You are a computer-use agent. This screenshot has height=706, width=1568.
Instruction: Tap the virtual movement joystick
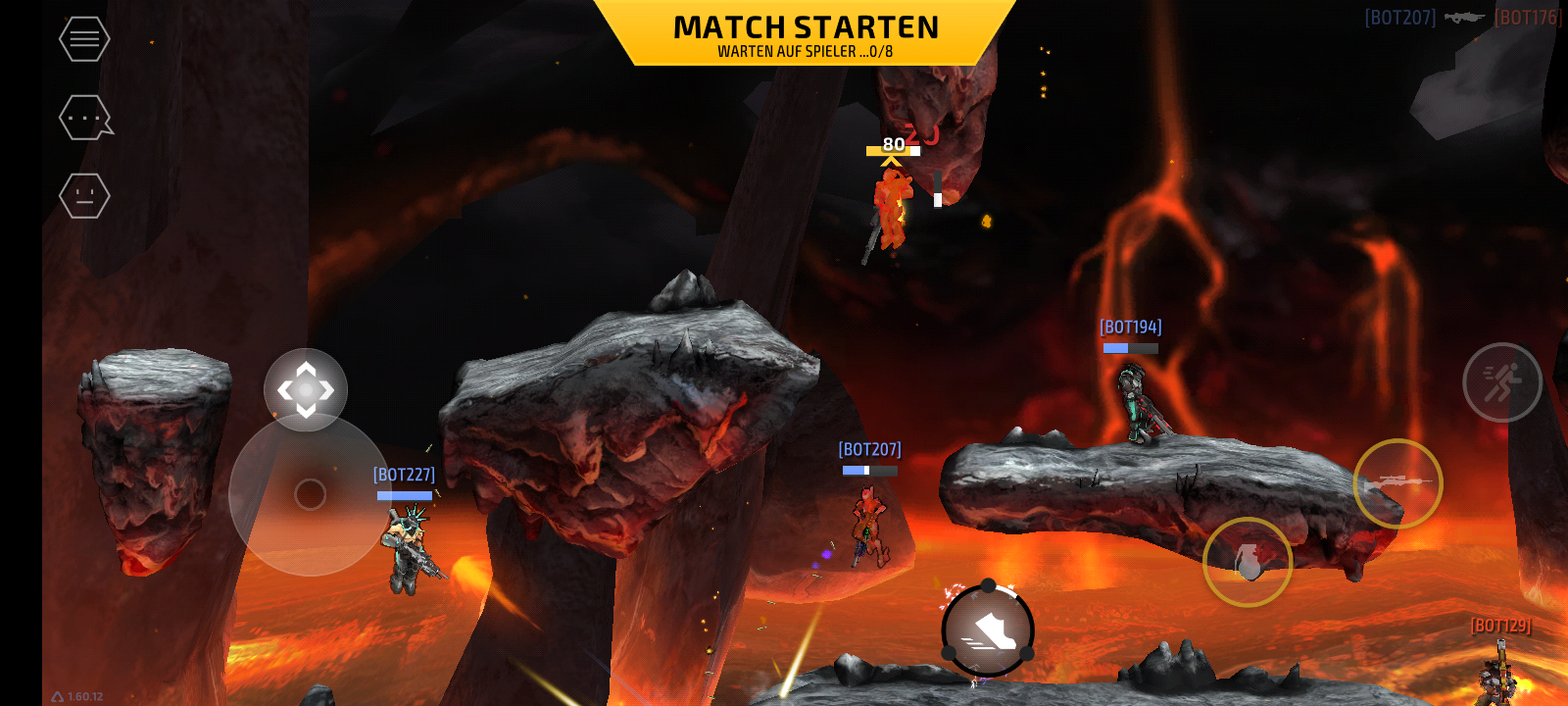tap(310, 494)
